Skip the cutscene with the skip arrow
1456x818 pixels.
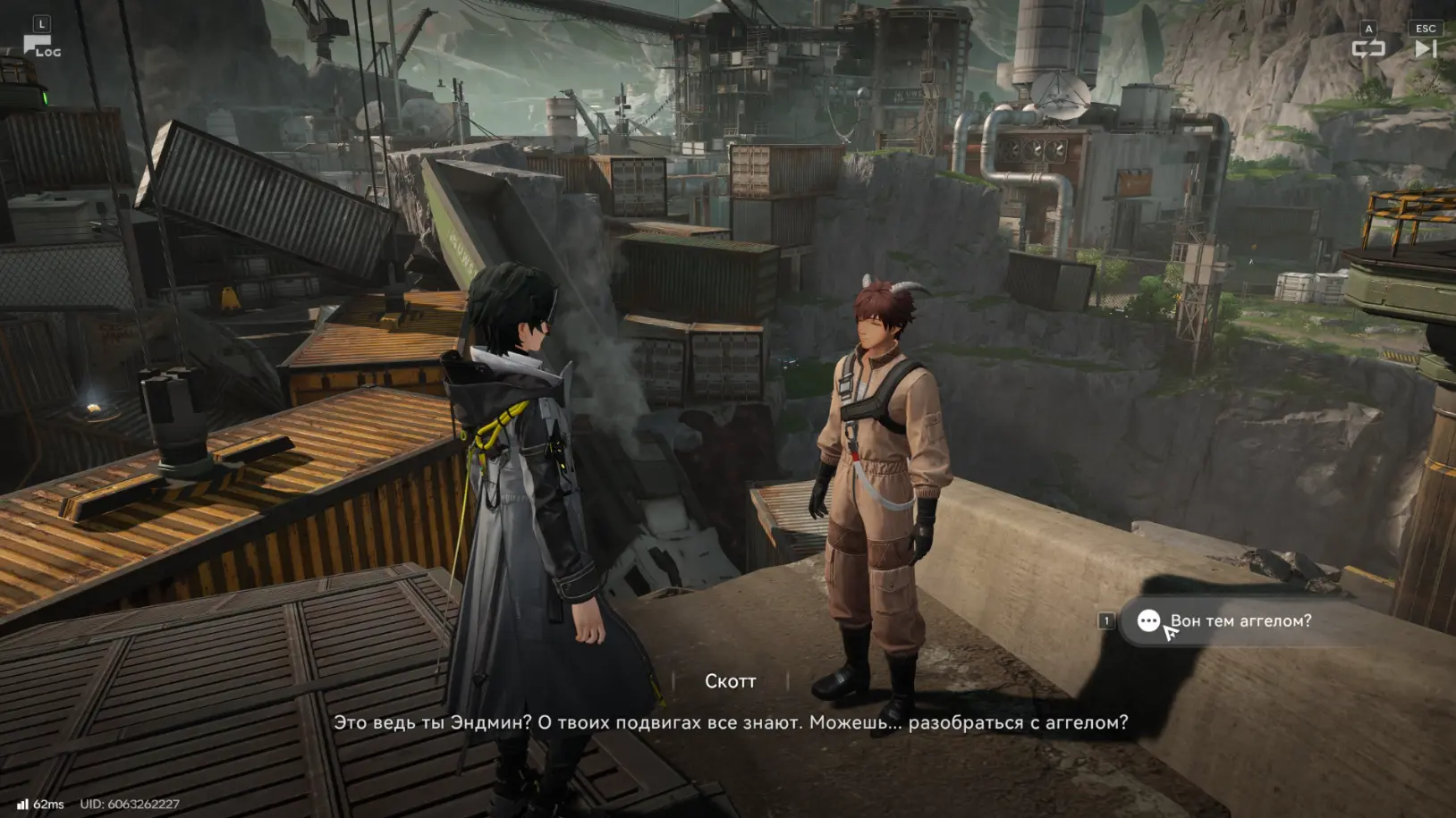[1425, 48]
